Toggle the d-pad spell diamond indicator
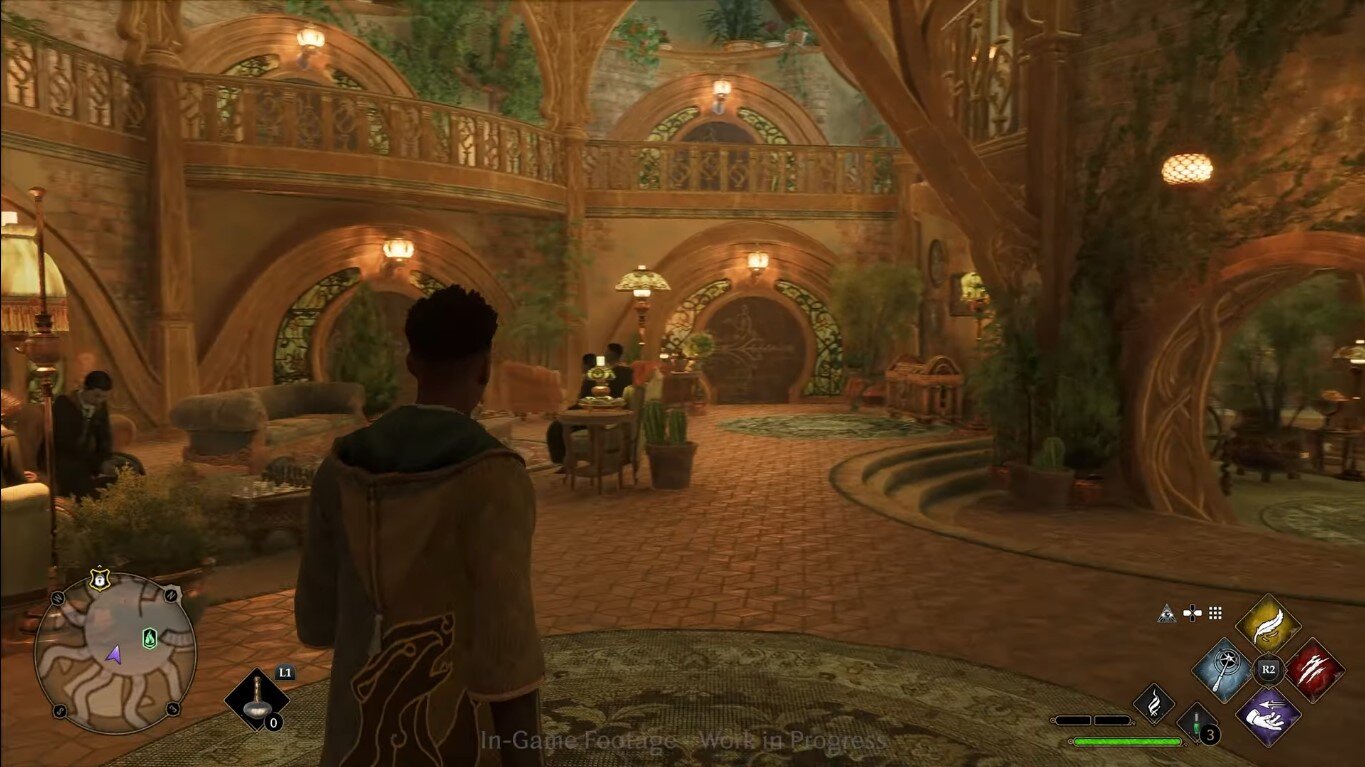The image size is (1365, 767). [x=1192, y=613]
